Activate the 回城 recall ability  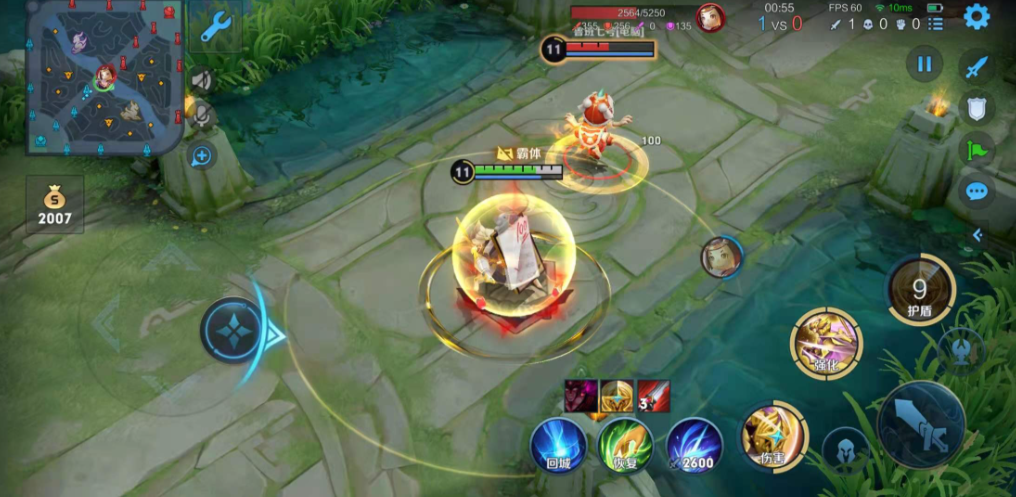558,445
